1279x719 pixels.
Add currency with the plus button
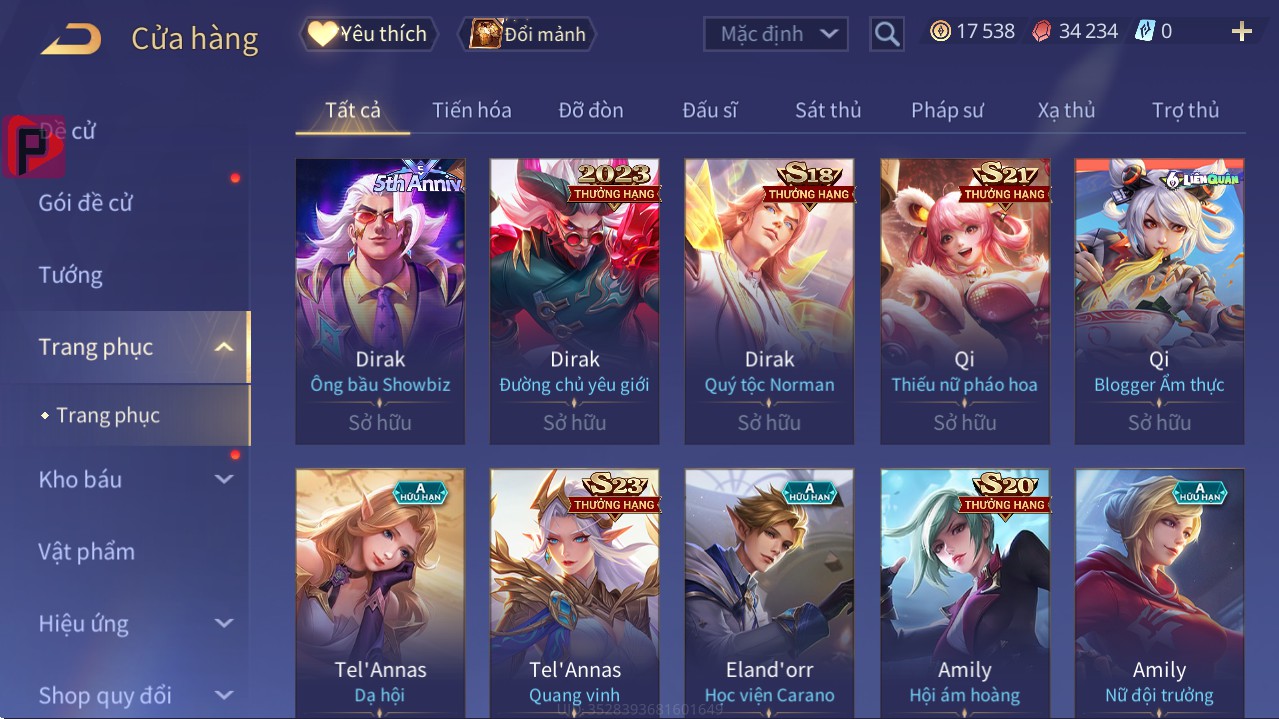(x=1241, y=32)
